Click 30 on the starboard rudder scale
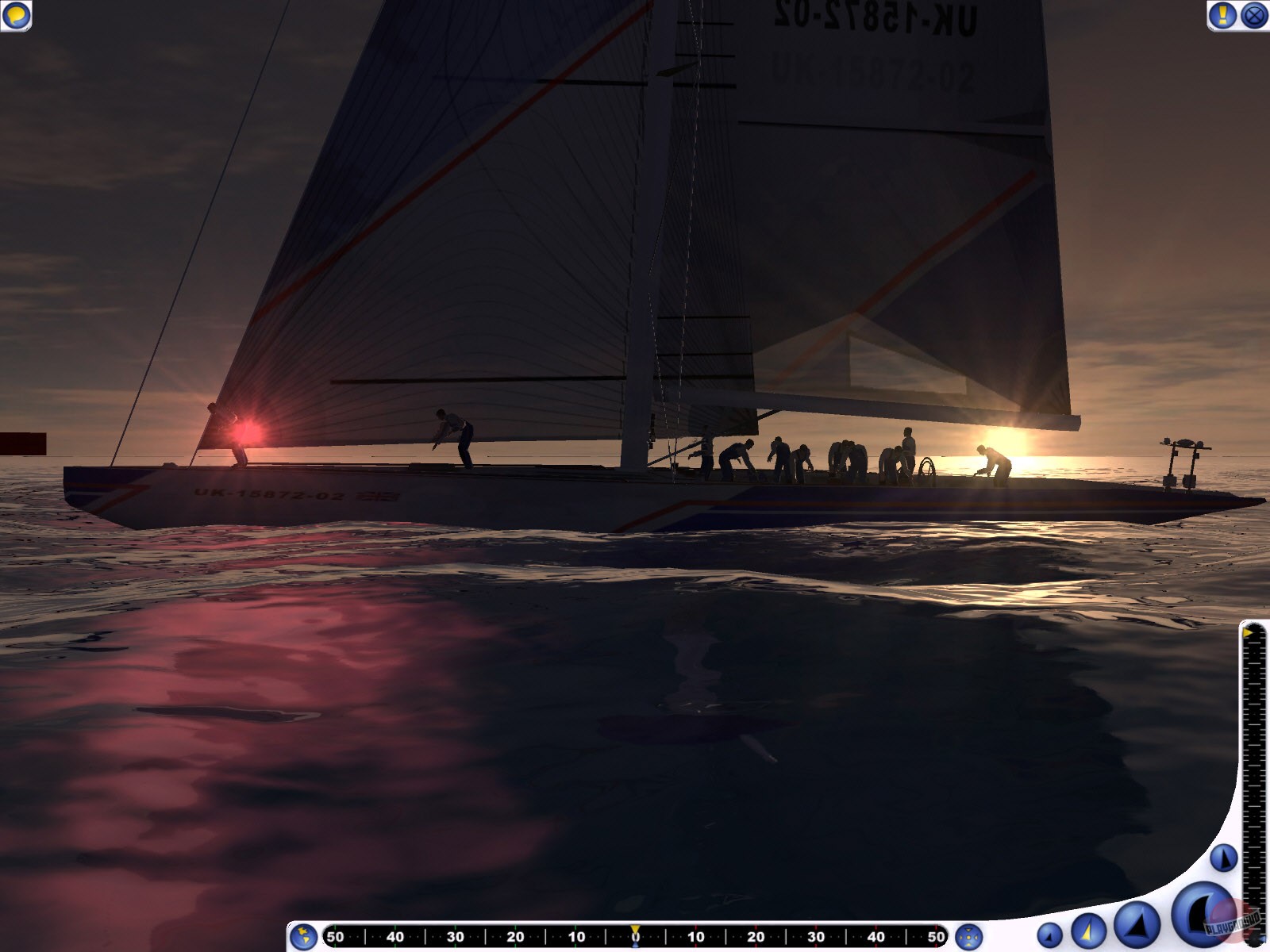Image resolution: width=1270 pixels, height=952 pixels. 815,937
